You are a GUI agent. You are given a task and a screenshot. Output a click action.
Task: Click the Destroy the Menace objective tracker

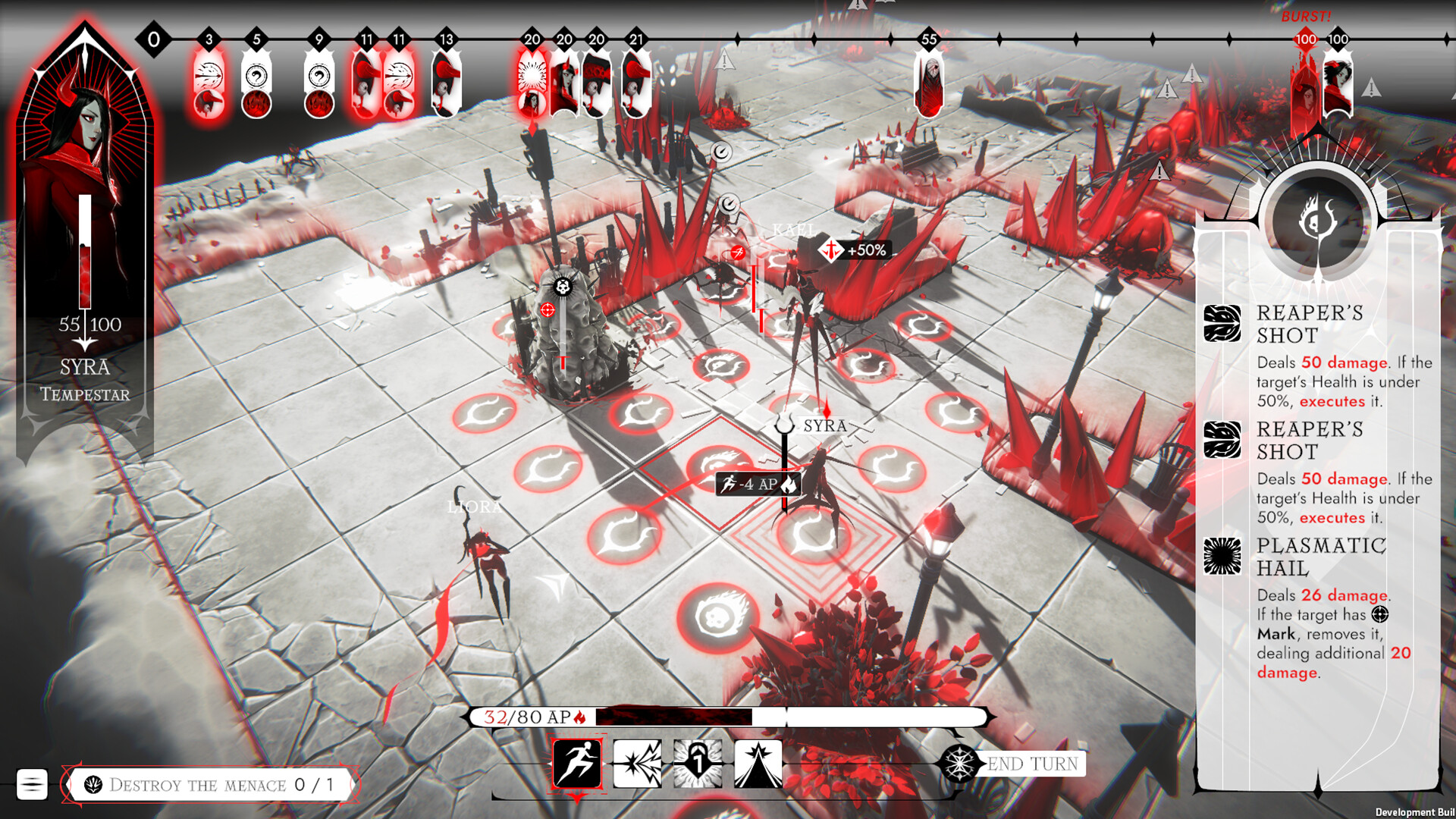tap(211, 784)
